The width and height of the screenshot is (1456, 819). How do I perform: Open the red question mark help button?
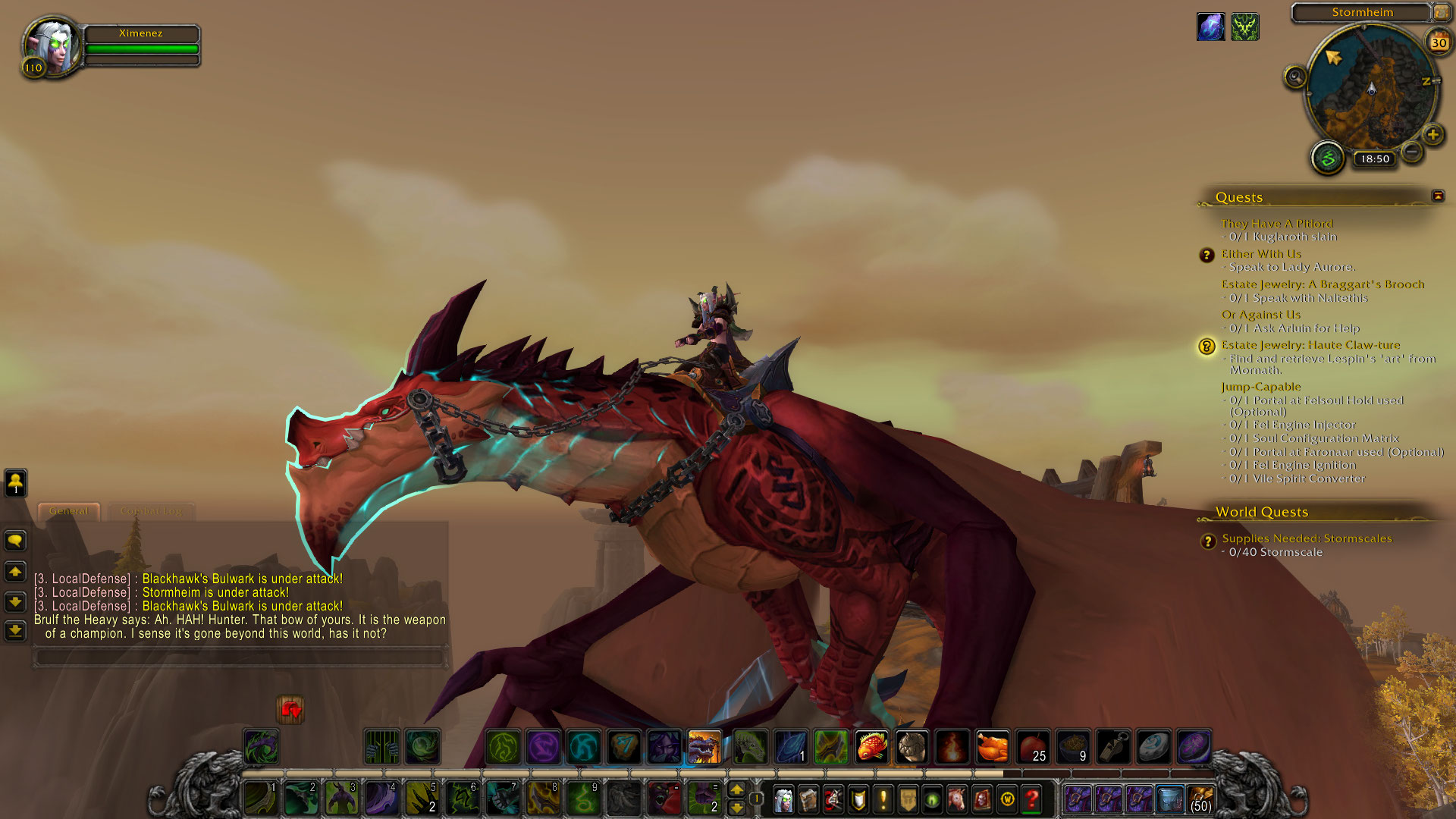[x=1031, y=799]
